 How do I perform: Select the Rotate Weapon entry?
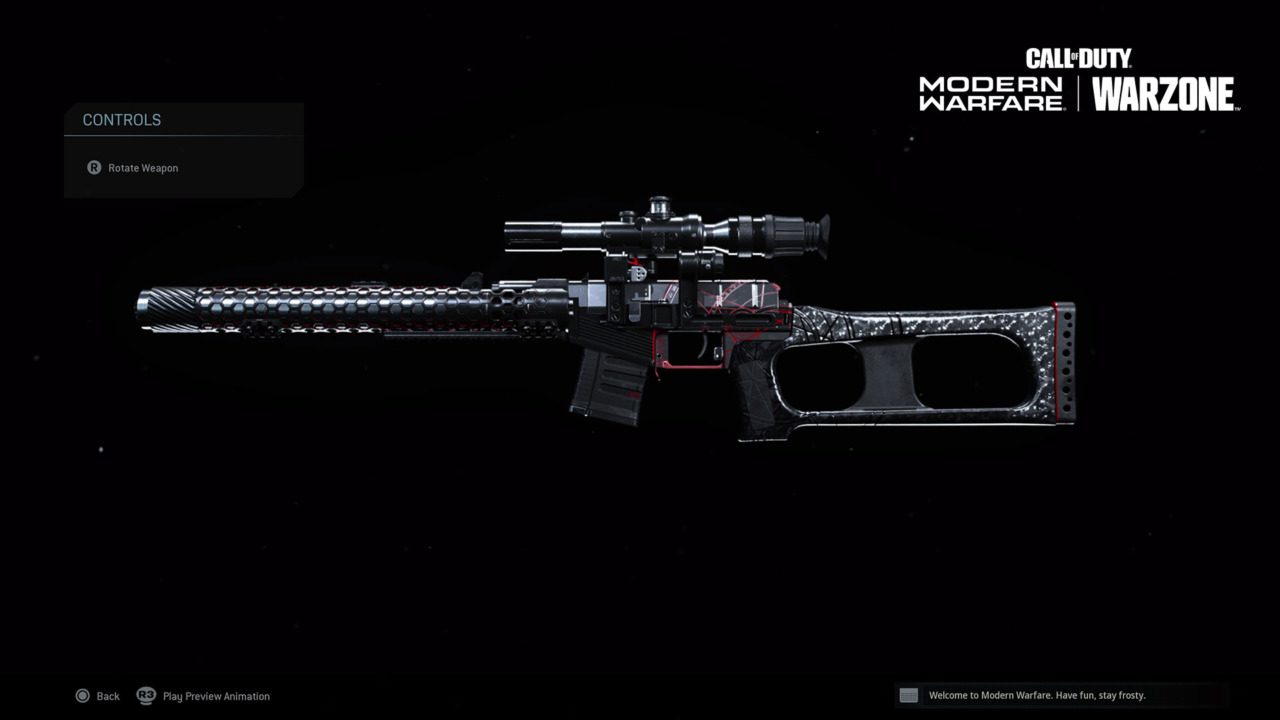(x=143, y=167)
